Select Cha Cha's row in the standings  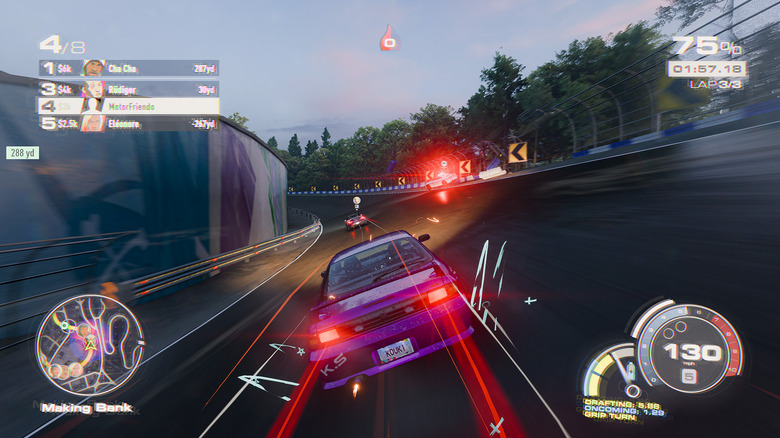click(x=128, y=68)
